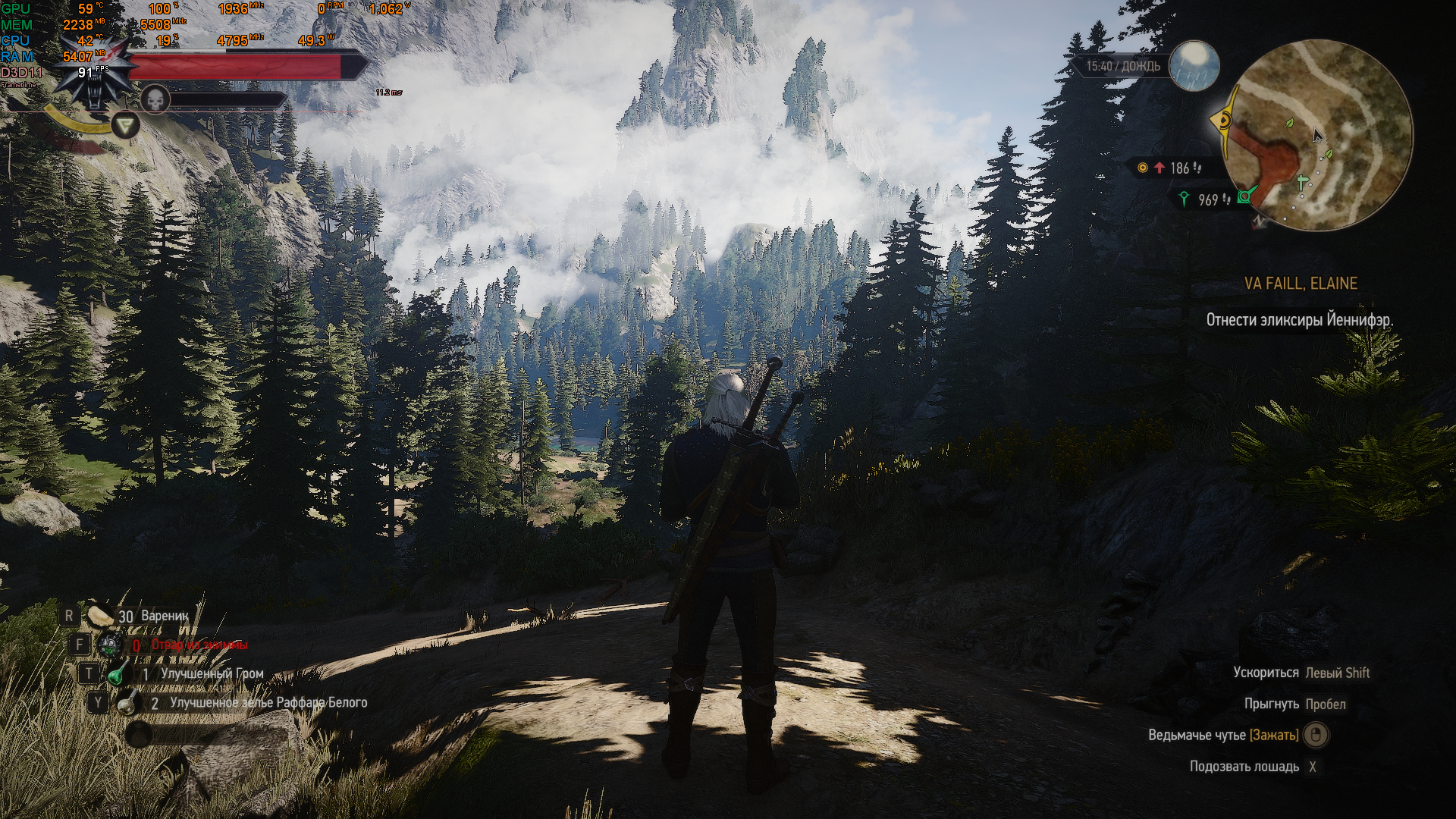Click the rainy weather icon
This screenshot has height=819, width=1456.
[1194, 65]
